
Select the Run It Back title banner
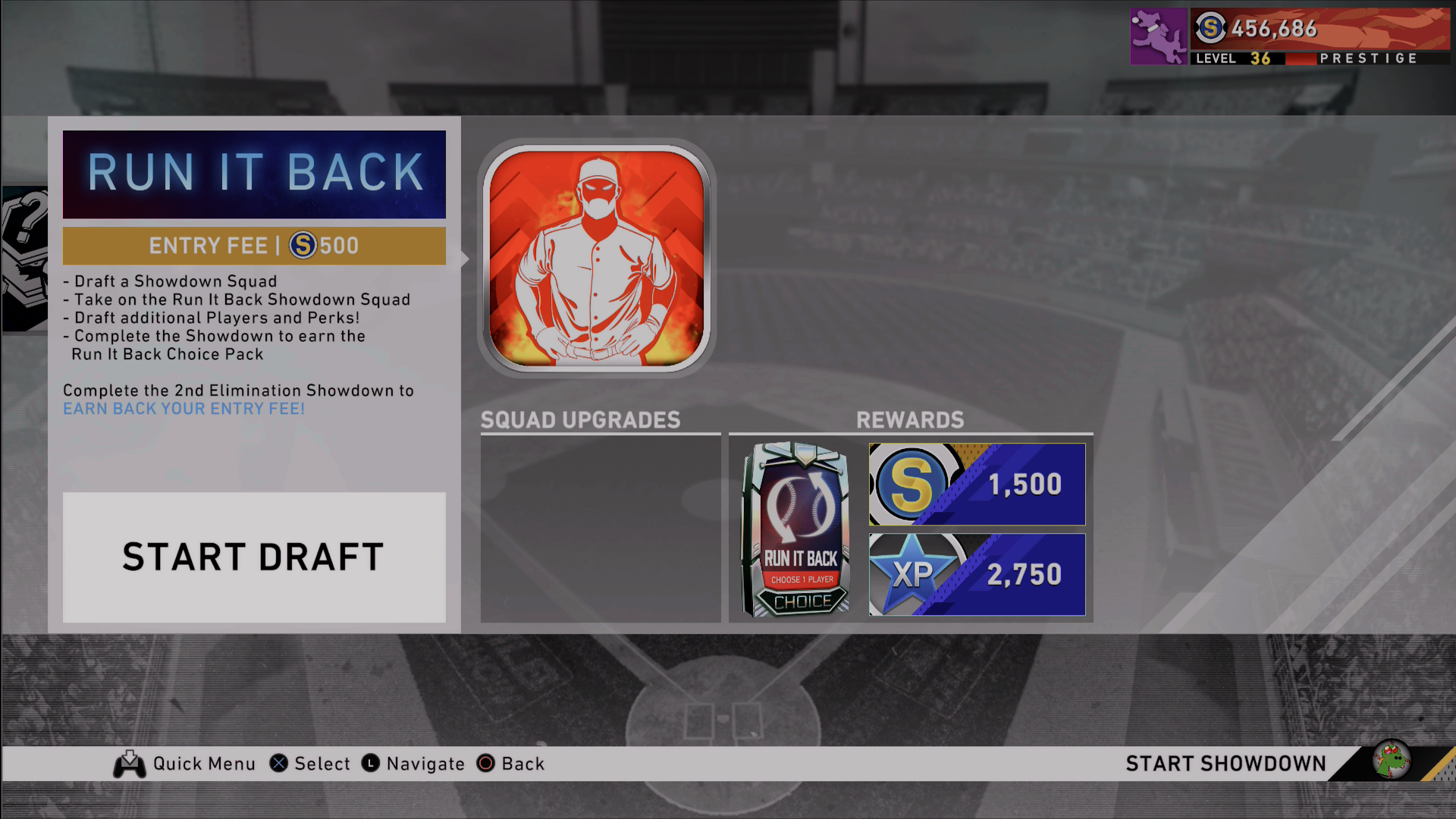tap(253, 174)
